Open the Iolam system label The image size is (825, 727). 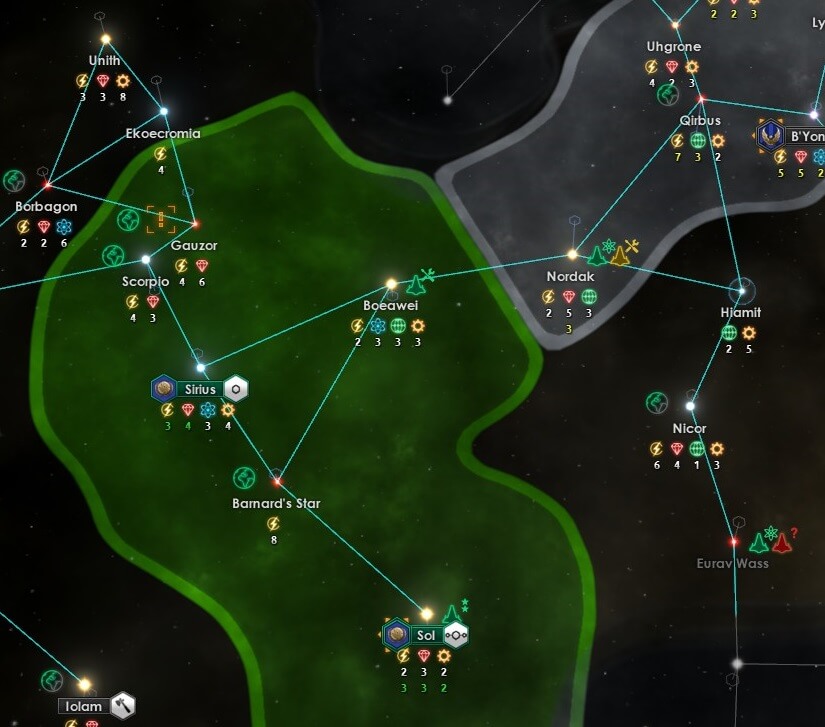coord(84,706)
